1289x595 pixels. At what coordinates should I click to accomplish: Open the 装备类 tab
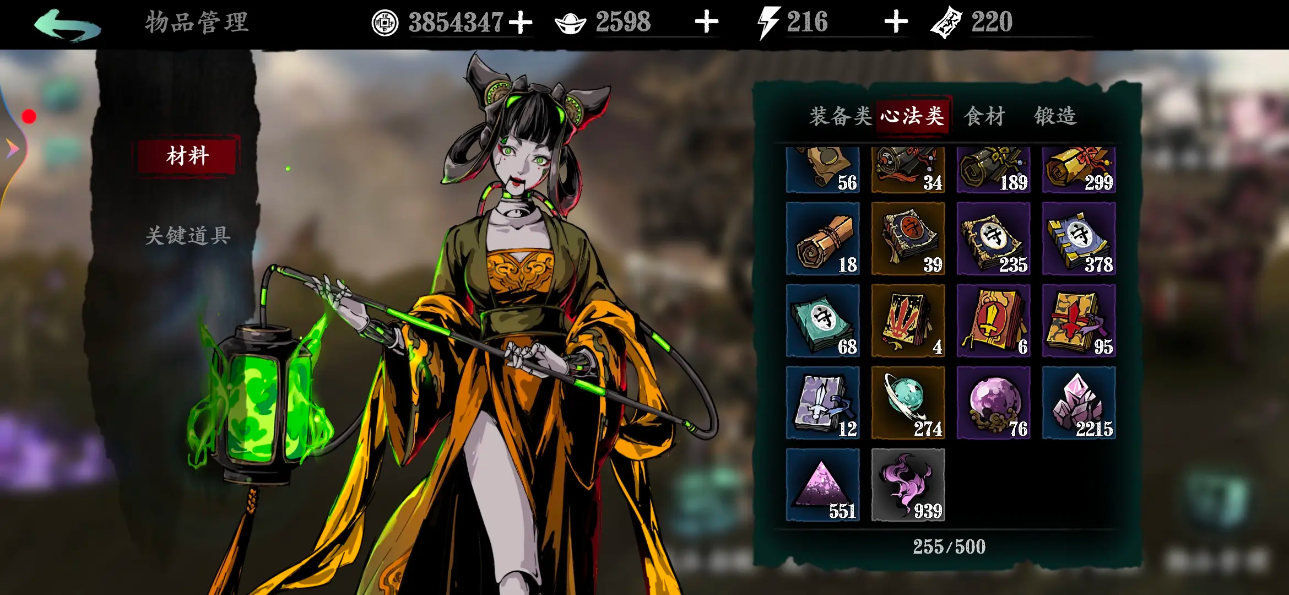(x=840, y=116)
